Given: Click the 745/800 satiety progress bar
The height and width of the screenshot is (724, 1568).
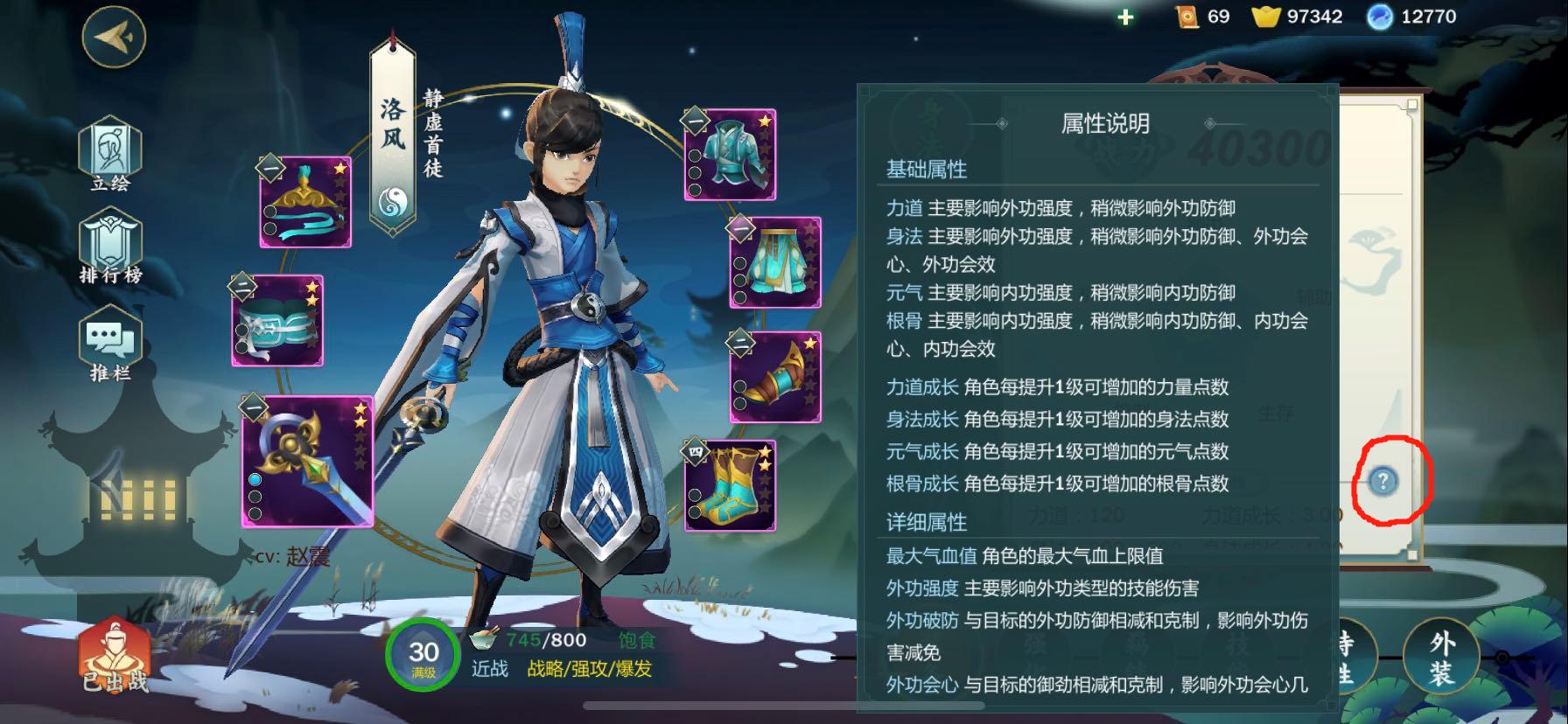Looking at the screenshot, I should coord(542,640).
